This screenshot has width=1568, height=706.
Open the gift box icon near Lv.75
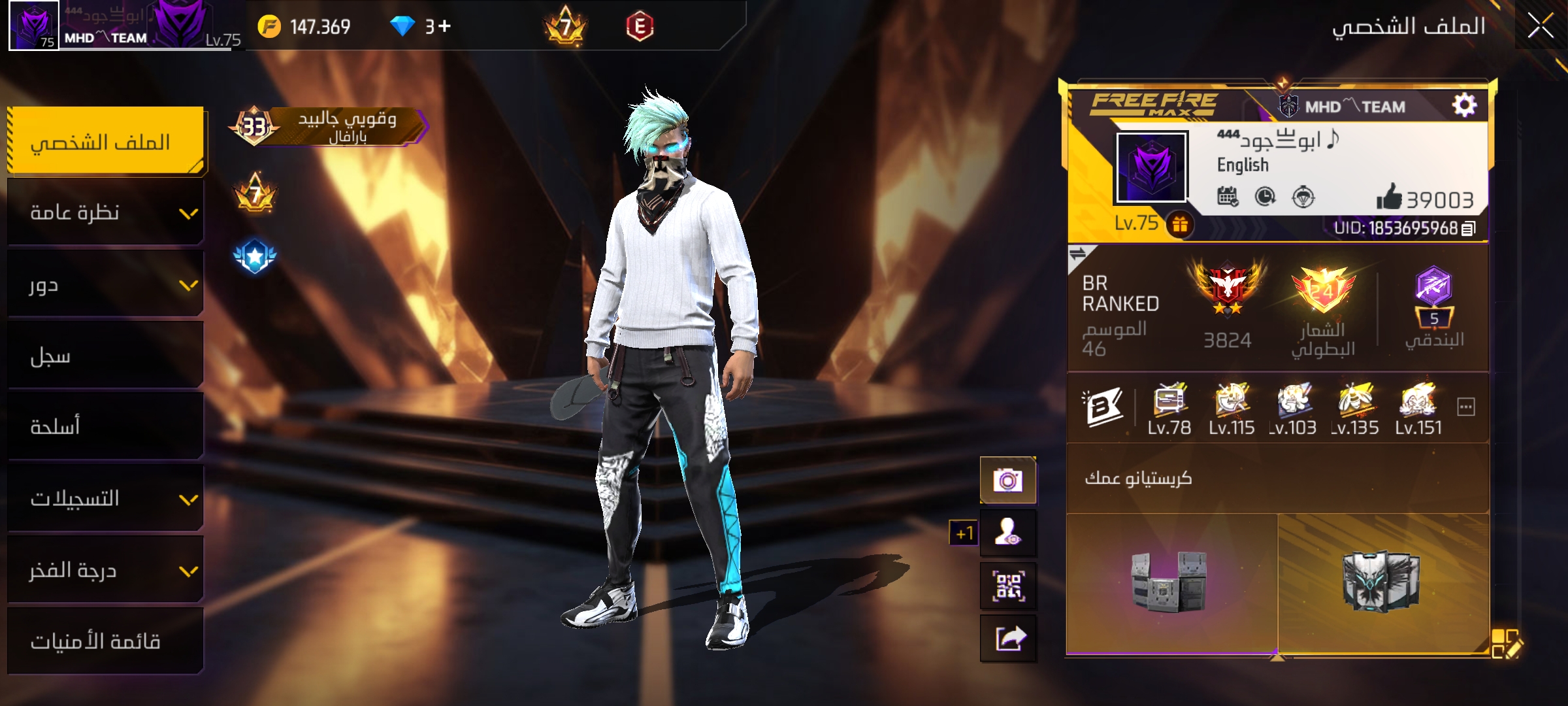coord(1180,225)
